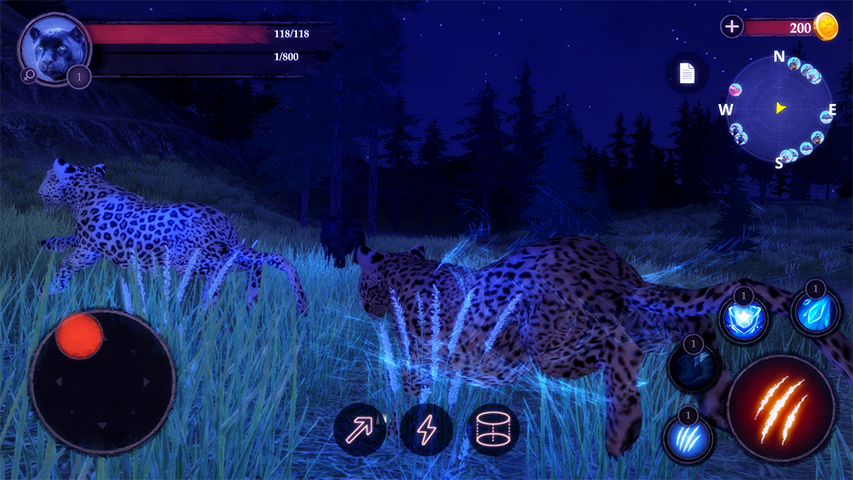The image size is (853, 480).
Task: Open the panther character portrait
Action: point(54,45)
